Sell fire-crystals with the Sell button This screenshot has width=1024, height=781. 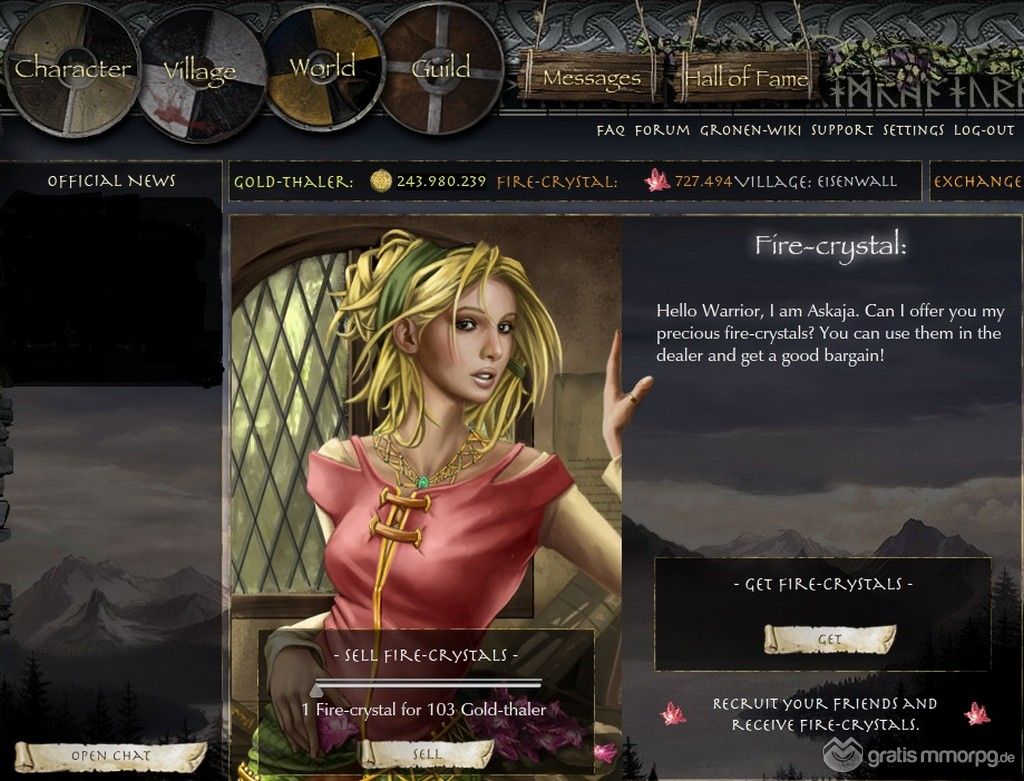[426, 754]
